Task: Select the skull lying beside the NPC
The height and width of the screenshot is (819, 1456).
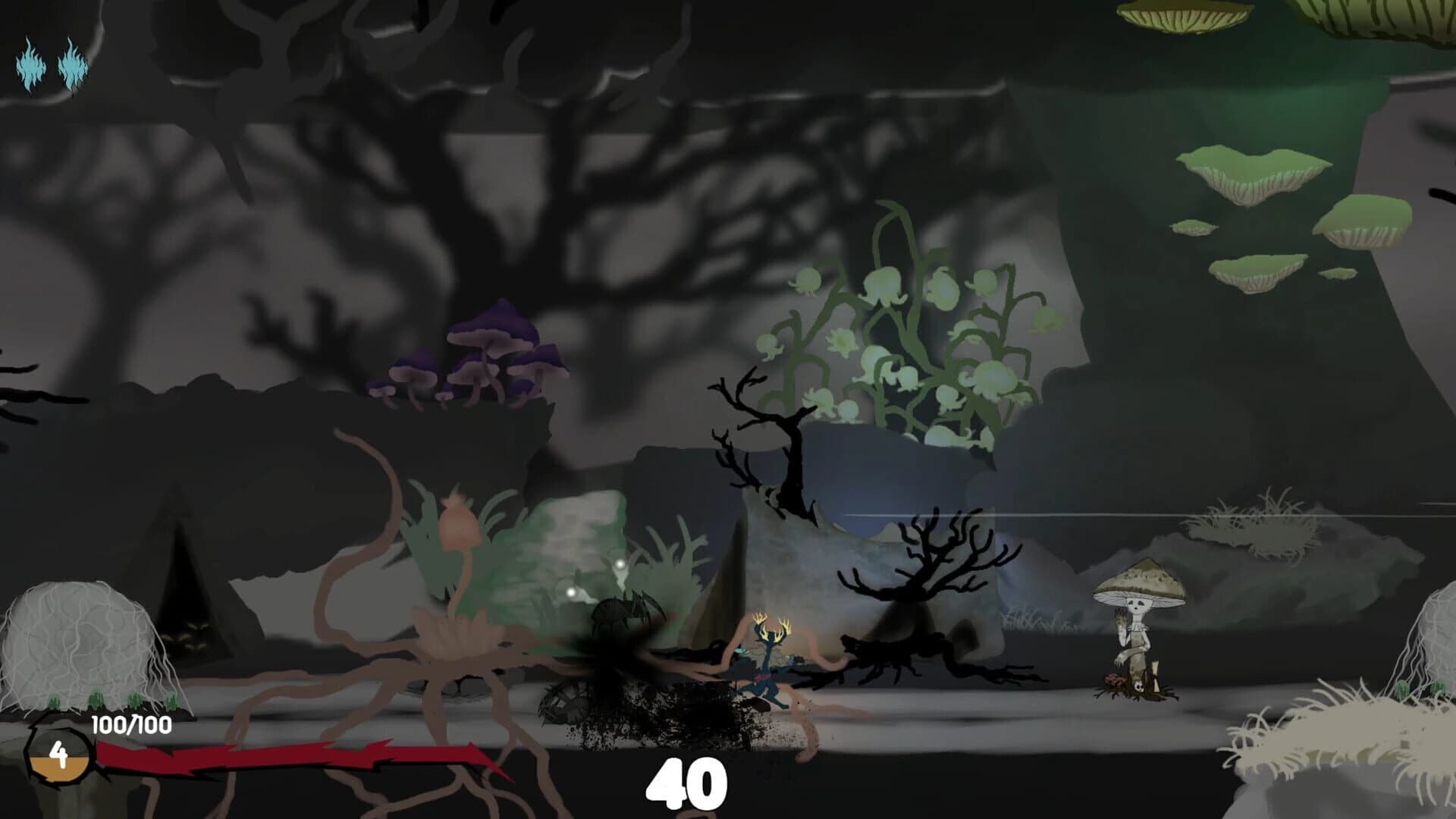Action: click(1138, 687)
